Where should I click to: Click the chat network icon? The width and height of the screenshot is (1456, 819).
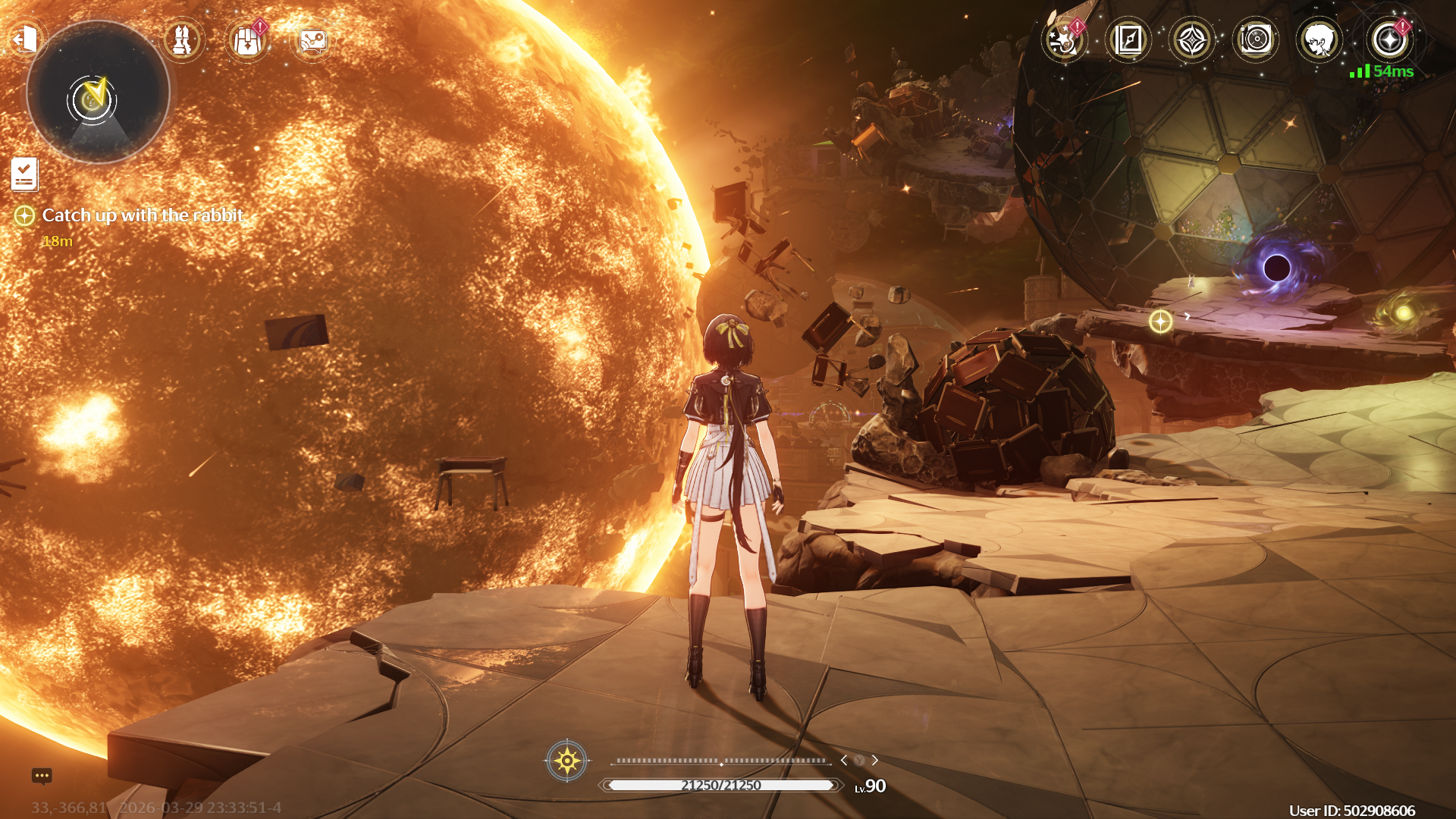tap(312, 41)
